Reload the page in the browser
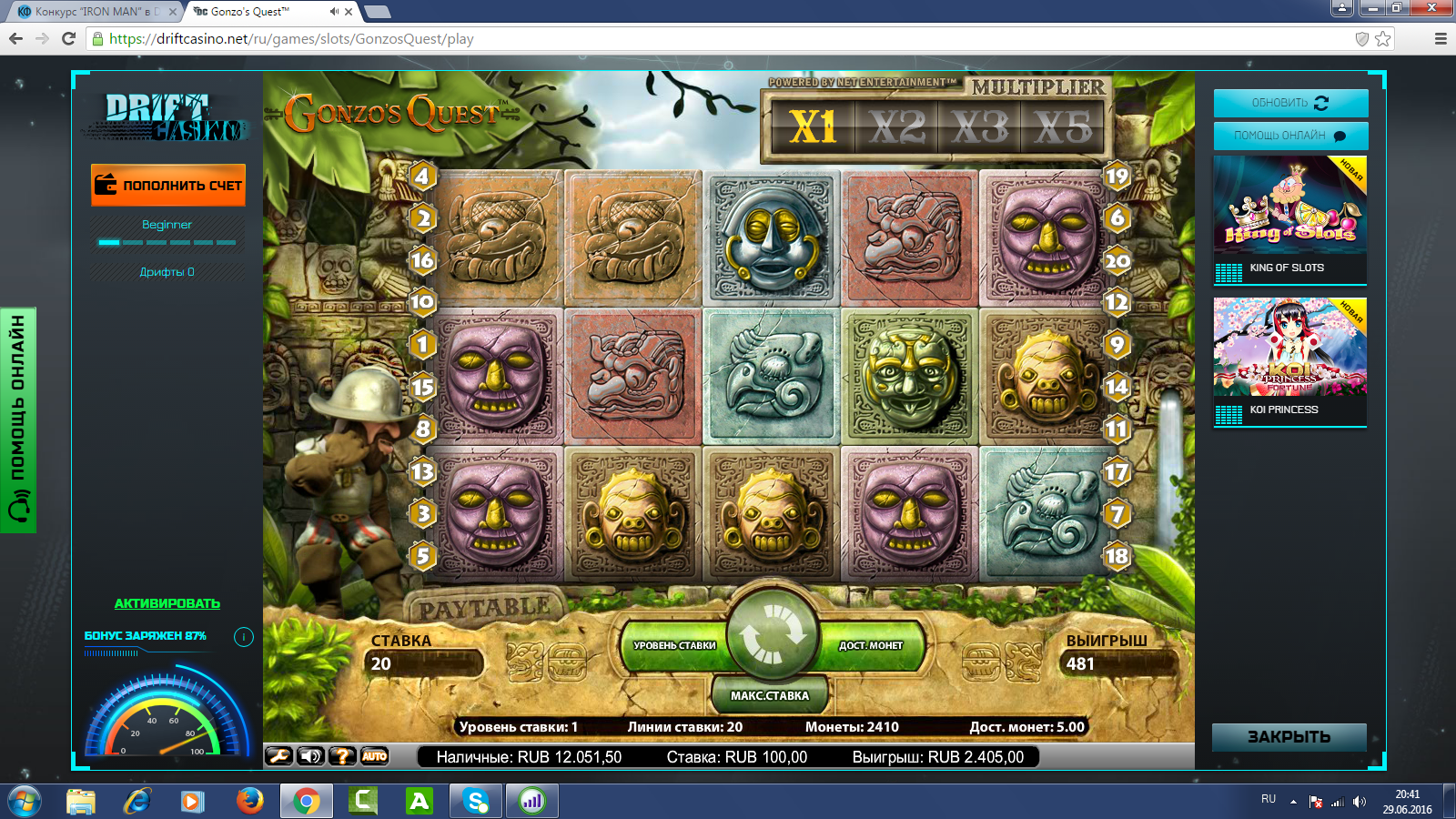 pyautogui.click(x=68, y=38)
